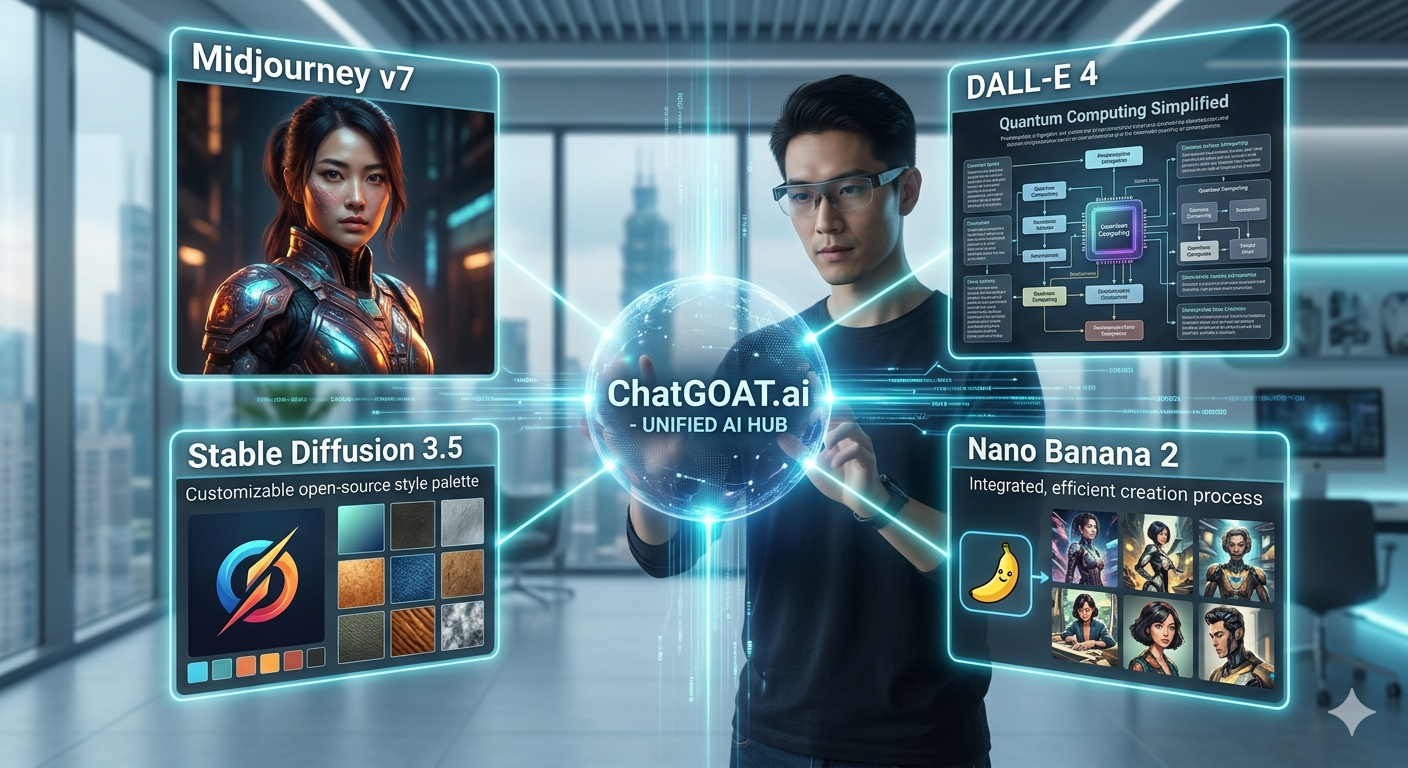
Task: Choose the red palette color swatch
Action: pyautogui.click(x=293, y=661)
